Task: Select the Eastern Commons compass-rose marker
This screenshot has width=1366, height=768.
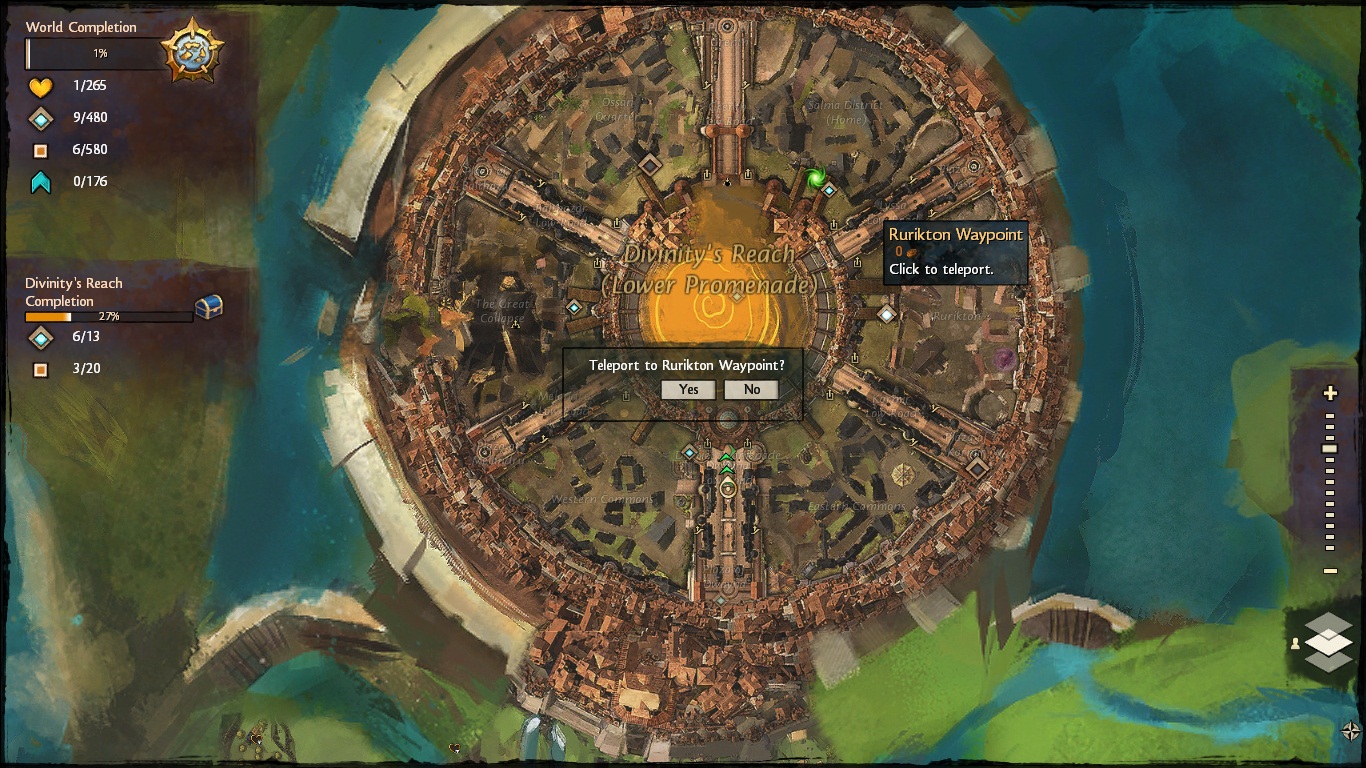Action: click(903, 473)
